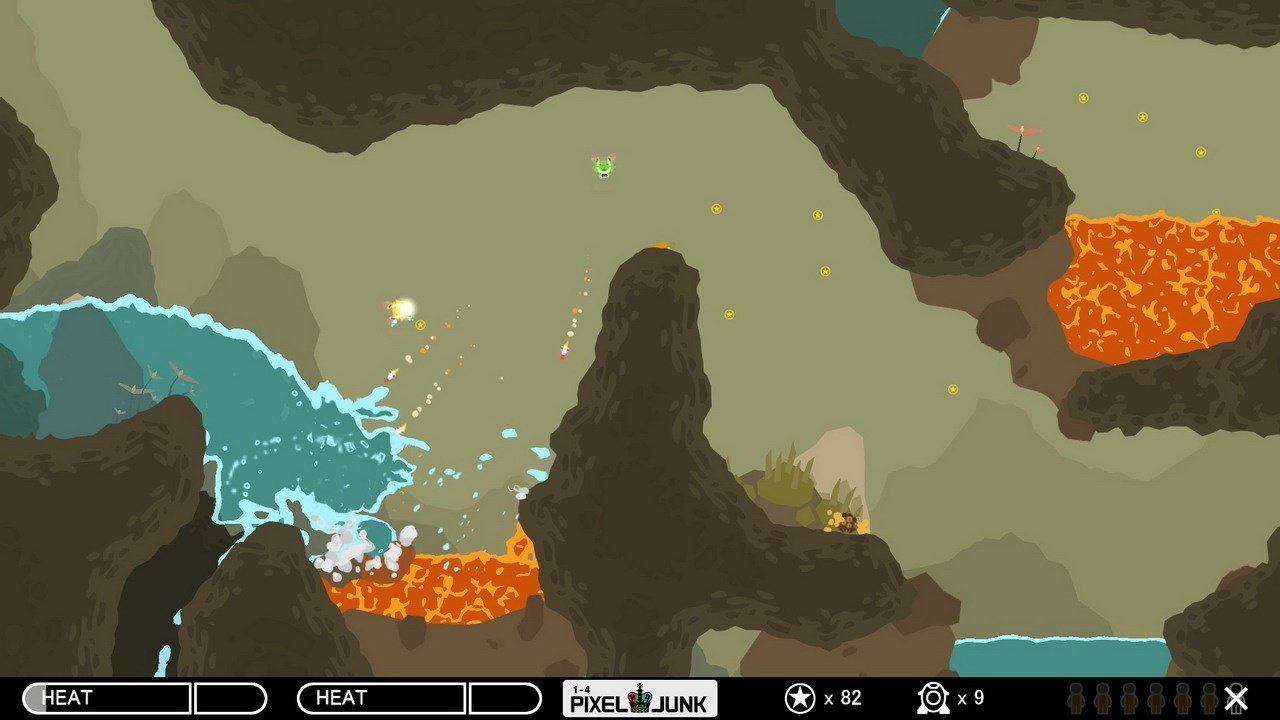The image size is (1280, 720).
Task: Click the x 9 survivor count text
Action: 972,697
